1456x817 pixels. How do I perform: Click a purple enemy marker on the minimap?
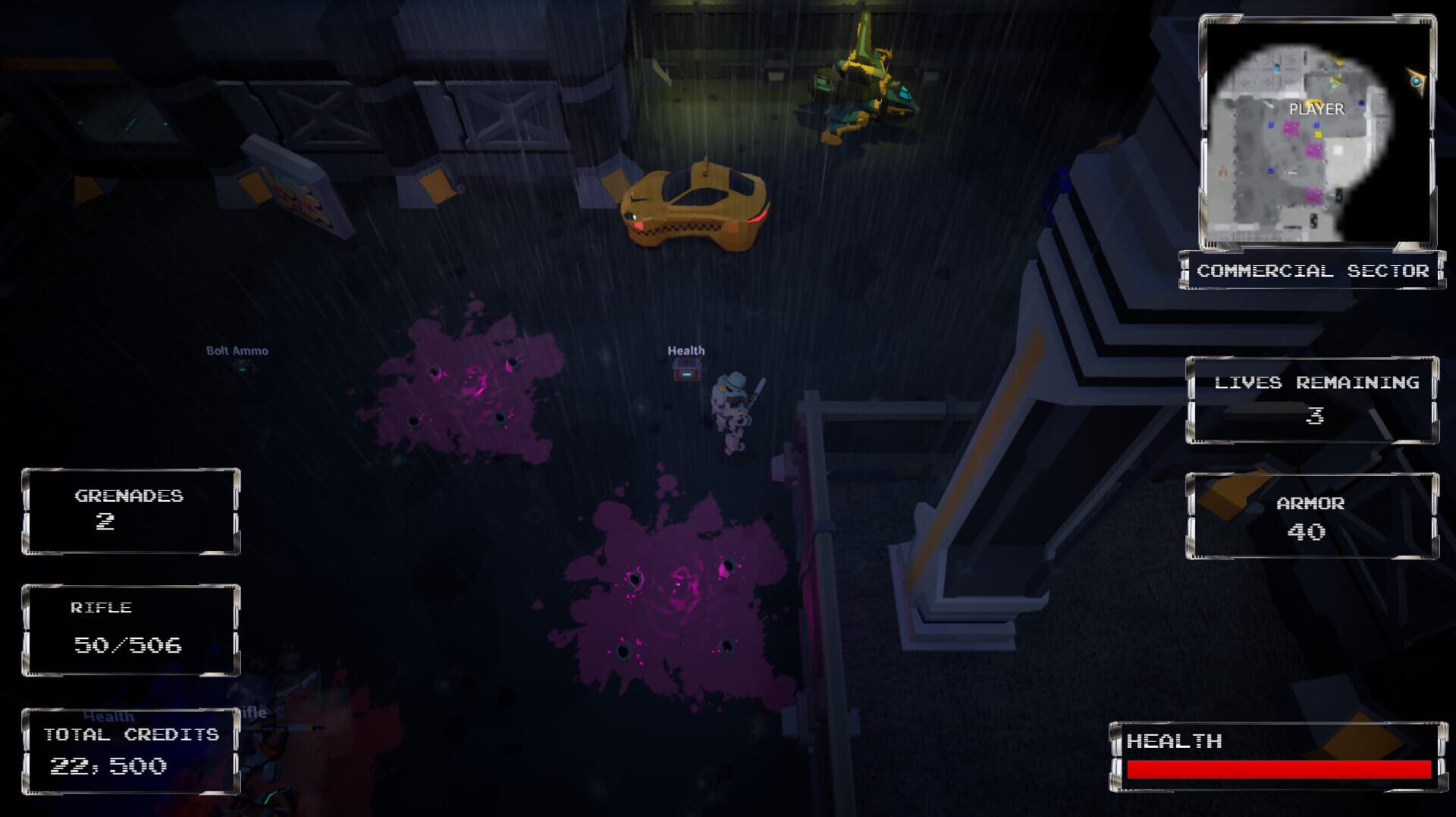coord(1291,126)
